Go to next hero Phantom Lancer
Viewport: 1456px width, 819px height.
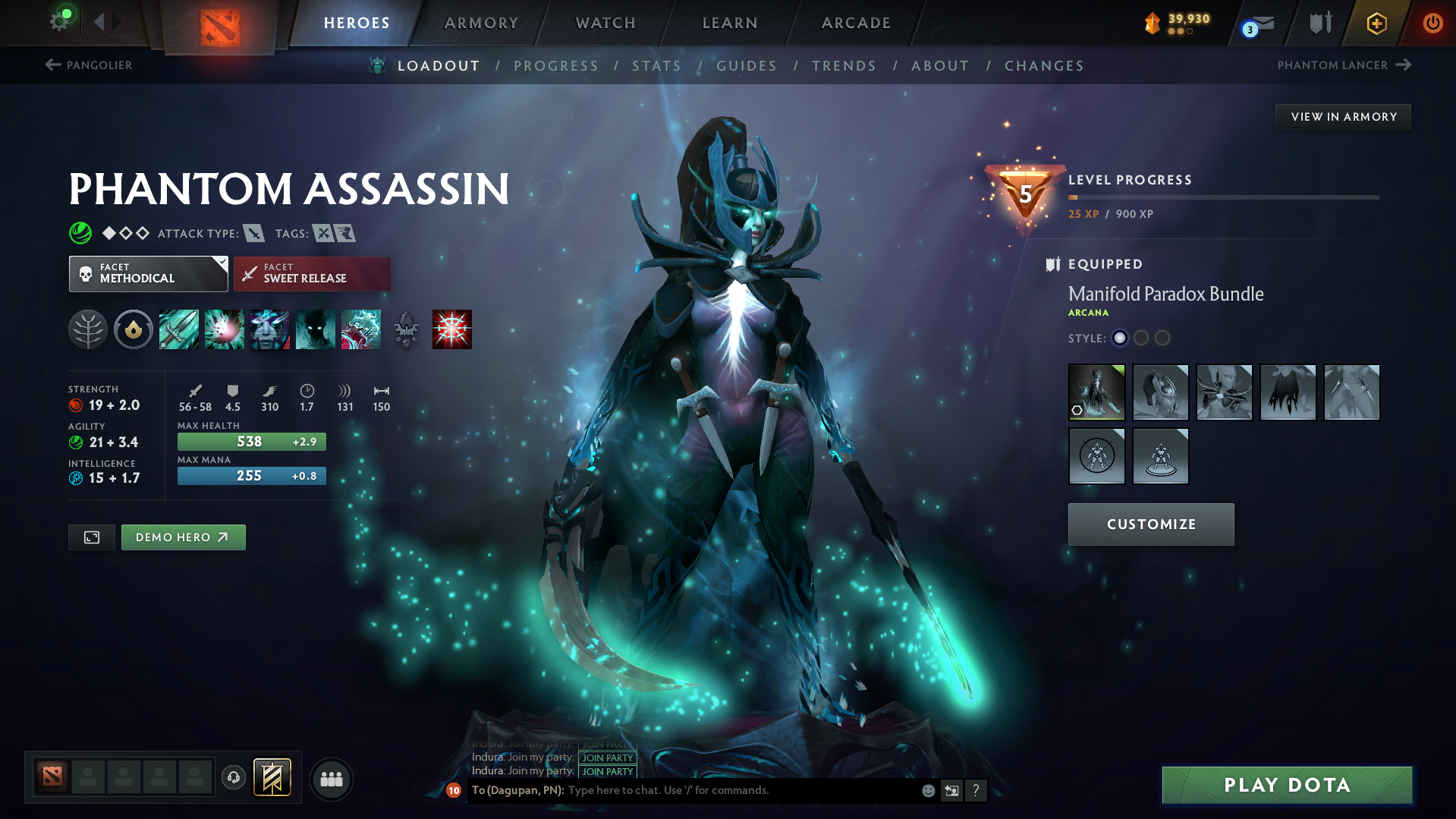tap(1344, 65)
